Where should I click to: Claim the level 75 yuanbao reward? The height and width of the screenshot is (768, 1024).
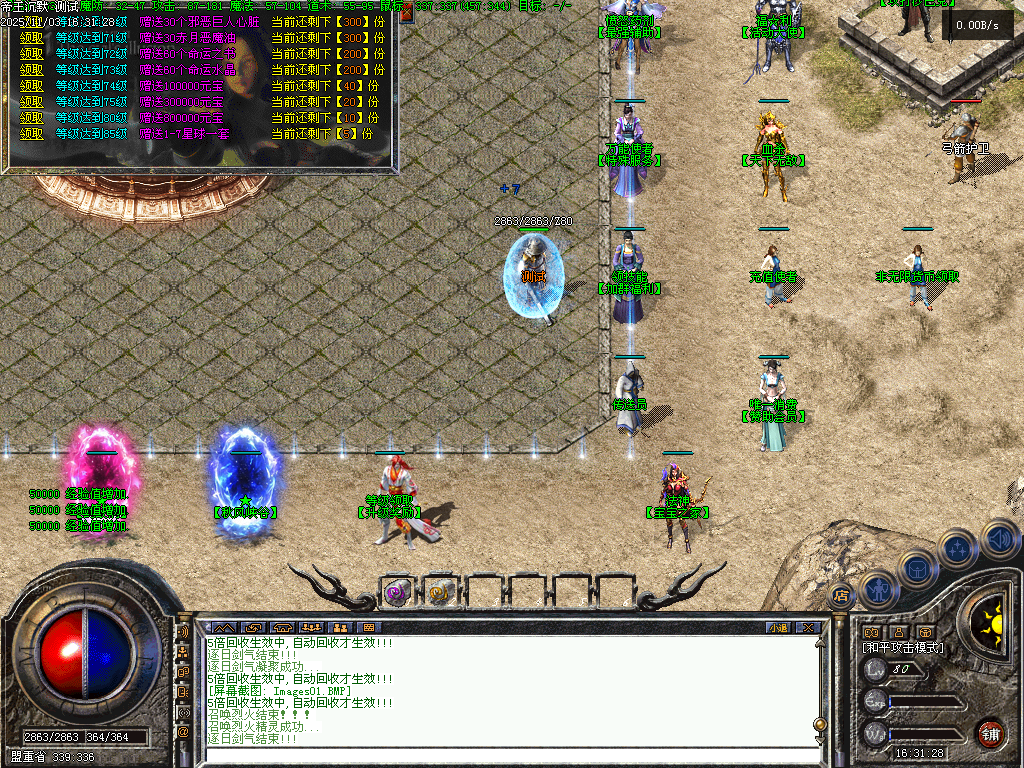click(31, 101)
